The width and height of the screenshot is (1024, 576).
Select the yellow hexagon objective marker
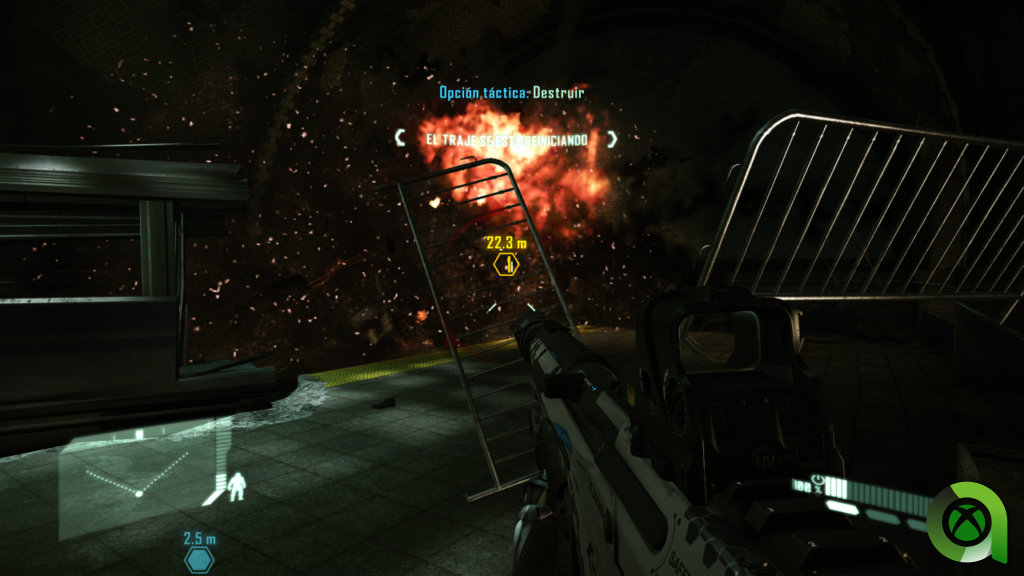(x=507, y=265)
